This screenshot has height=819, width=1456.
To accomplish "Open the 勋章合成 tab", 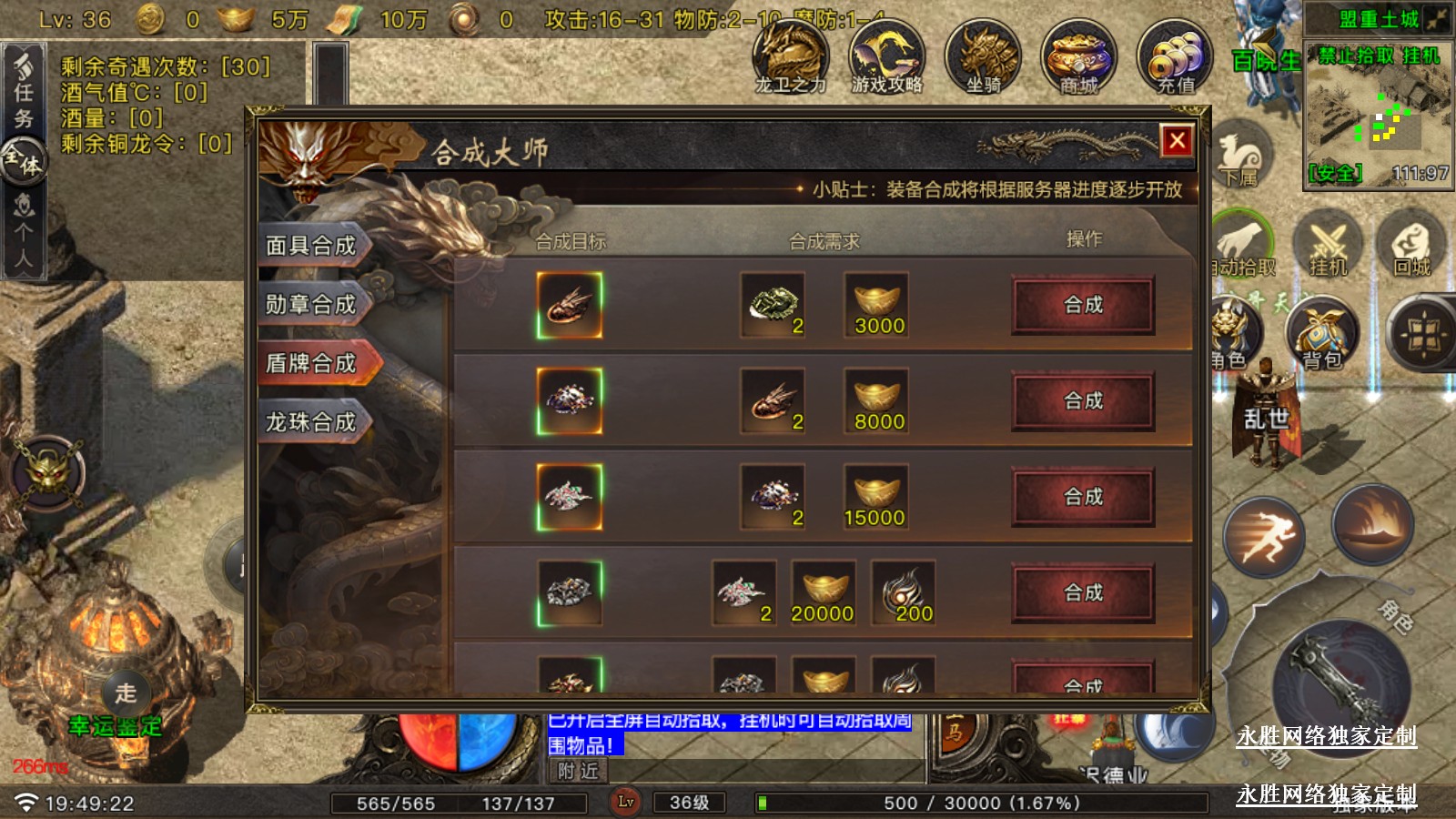I will point(311,305).
